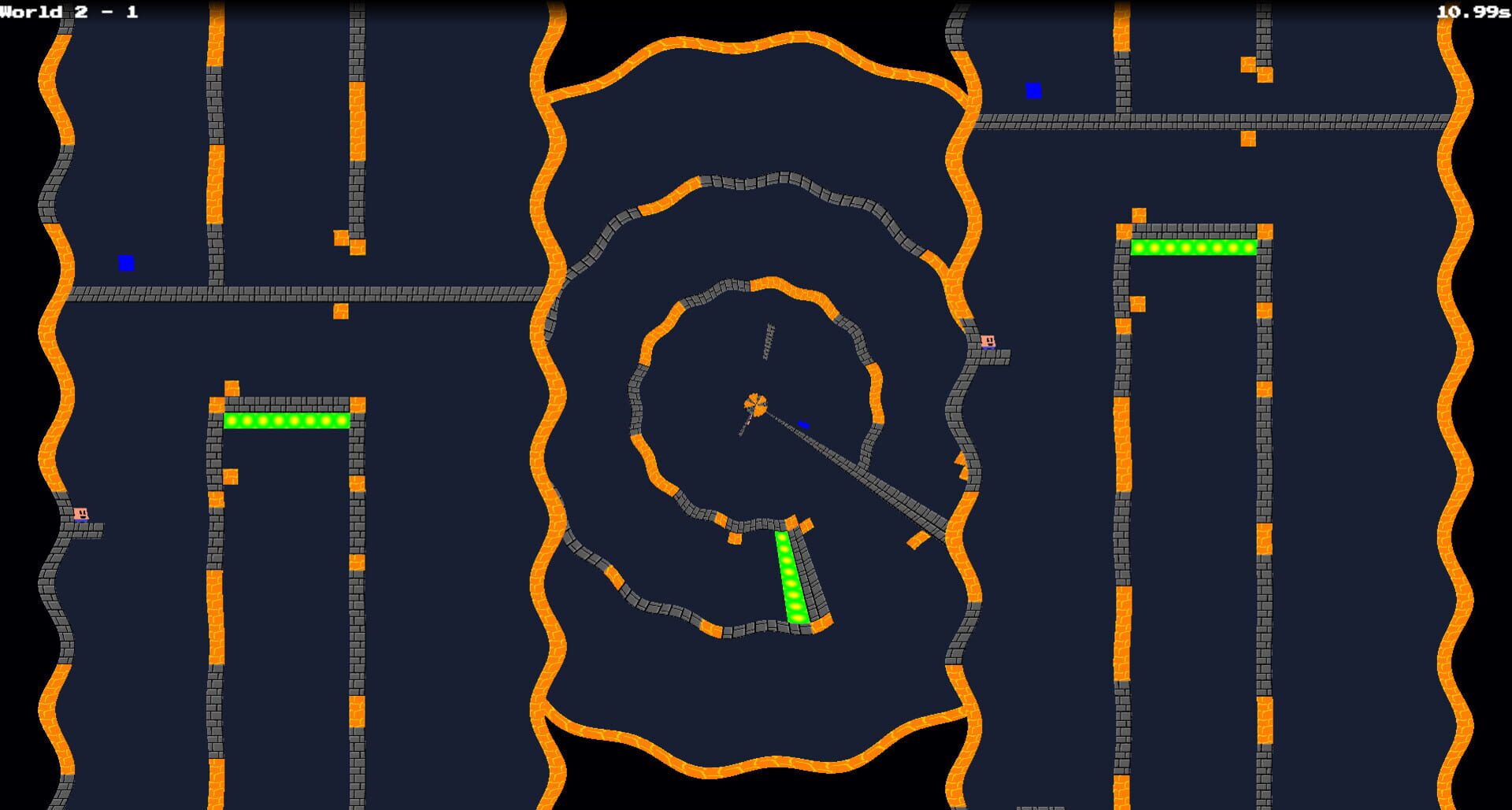Click the small blue marker inside the spiral center
The width and height of the screenshot is (1512, 810).
click(804, 423)
